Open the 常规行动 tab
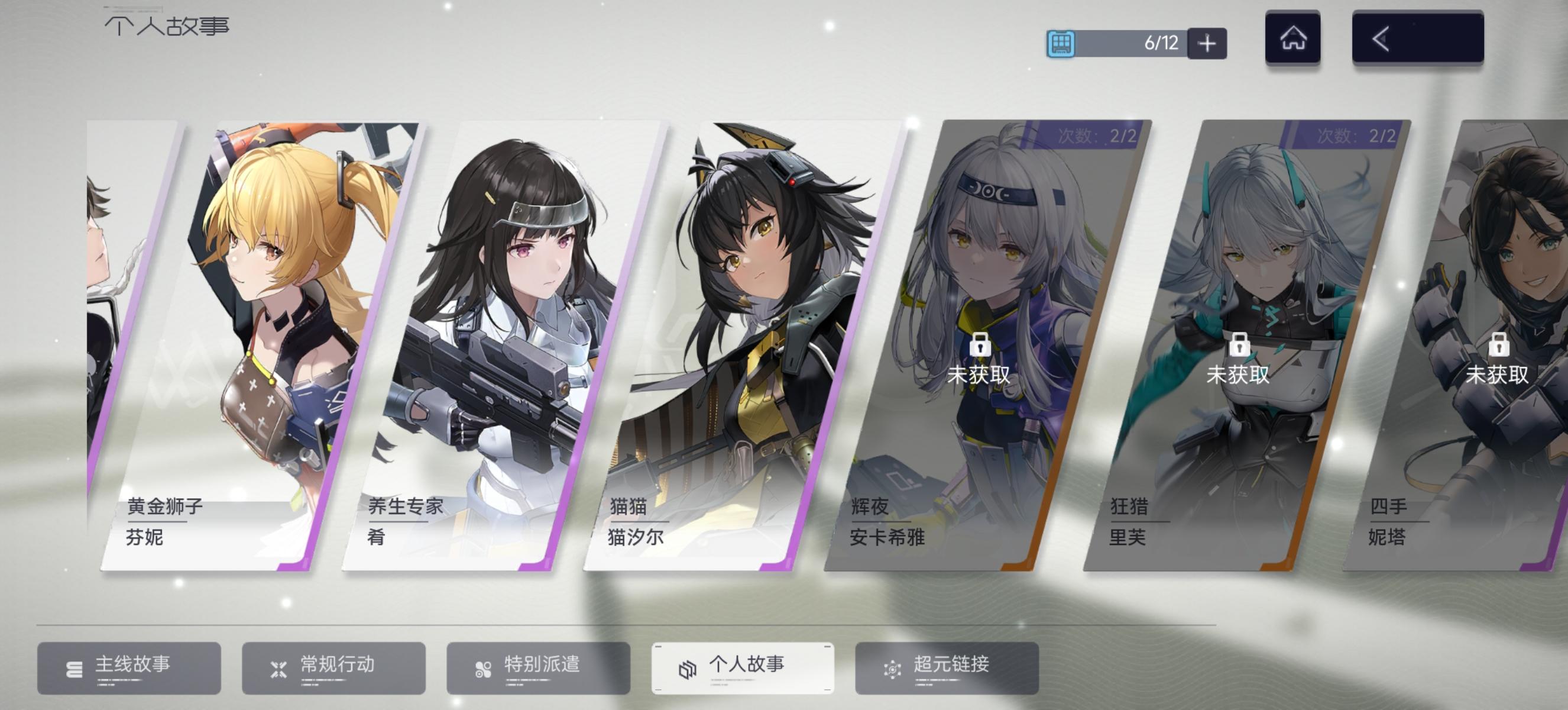The height and width of the screenshot is (710, 1568). (333, 666)
